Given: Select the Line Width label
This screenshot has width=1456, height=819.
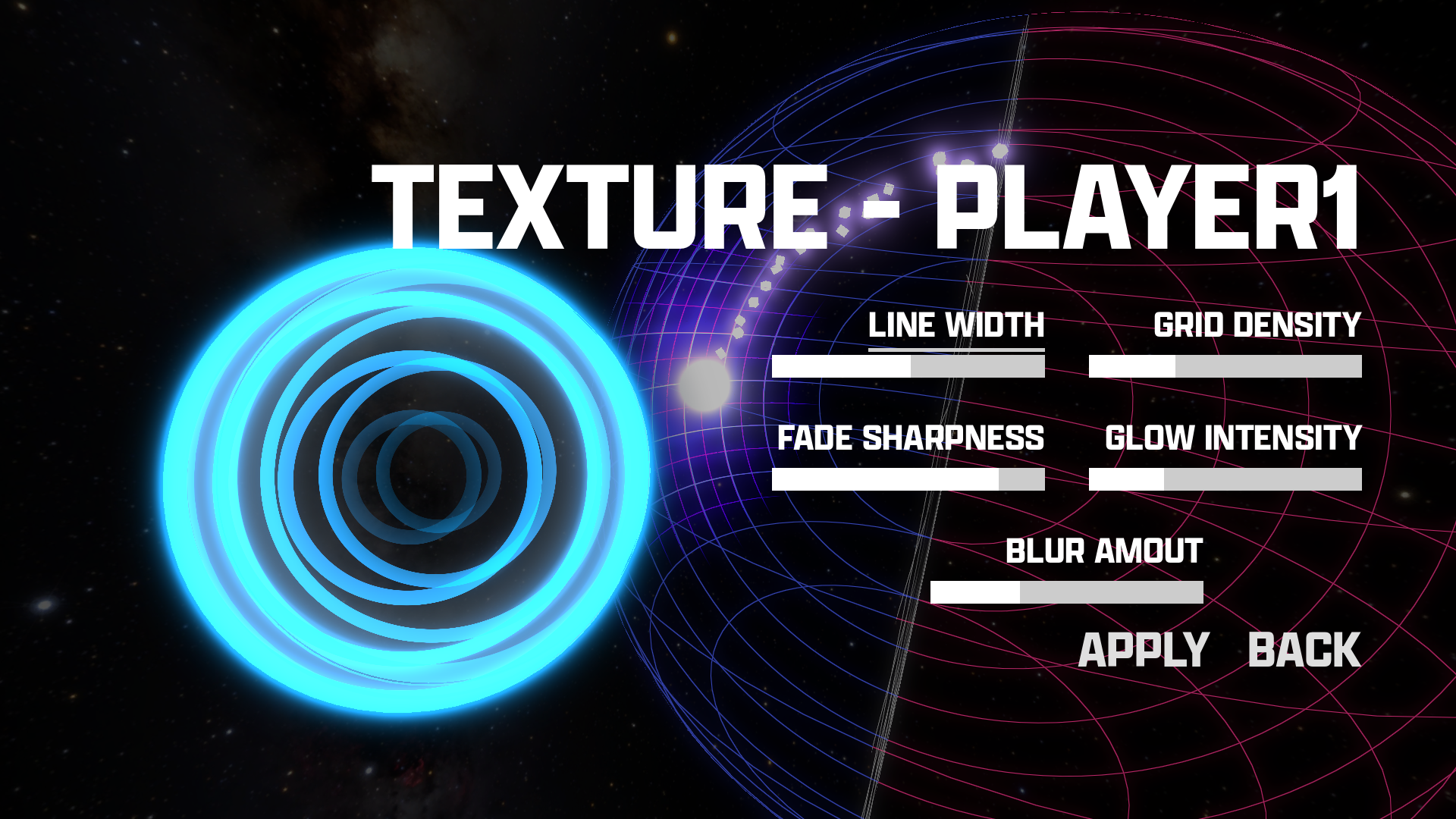Looking at the screenshot, I should (955, 326).
